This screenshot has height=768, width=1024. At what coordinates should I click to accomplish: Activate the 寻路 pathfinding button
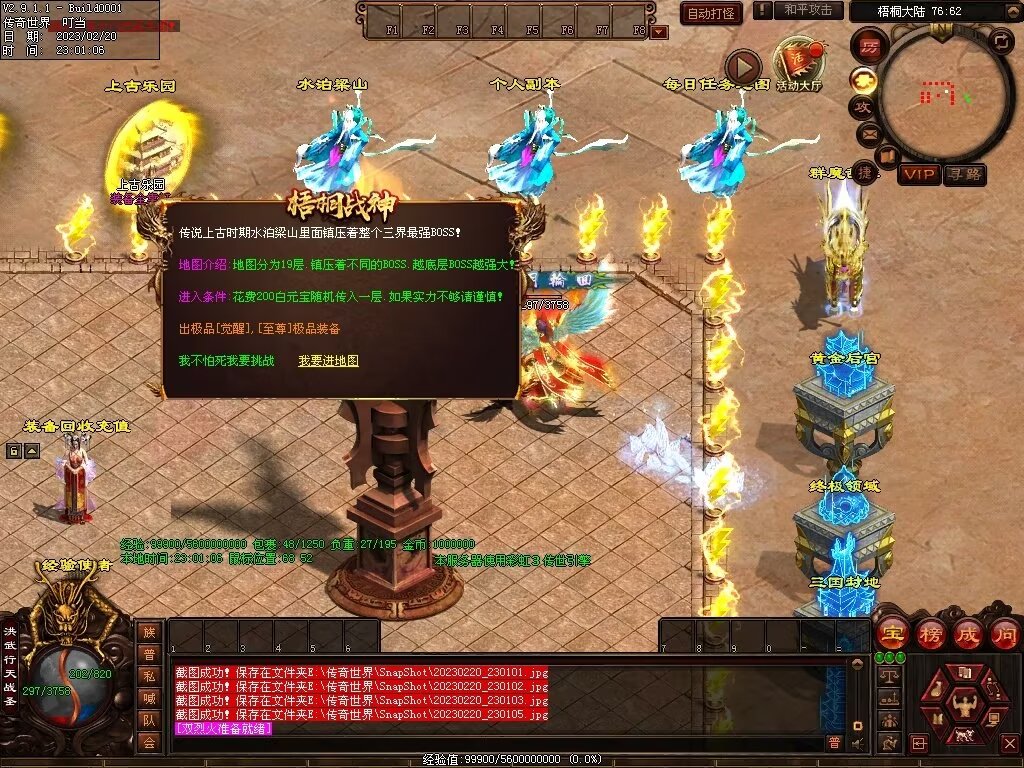click(x=965, y=174)
